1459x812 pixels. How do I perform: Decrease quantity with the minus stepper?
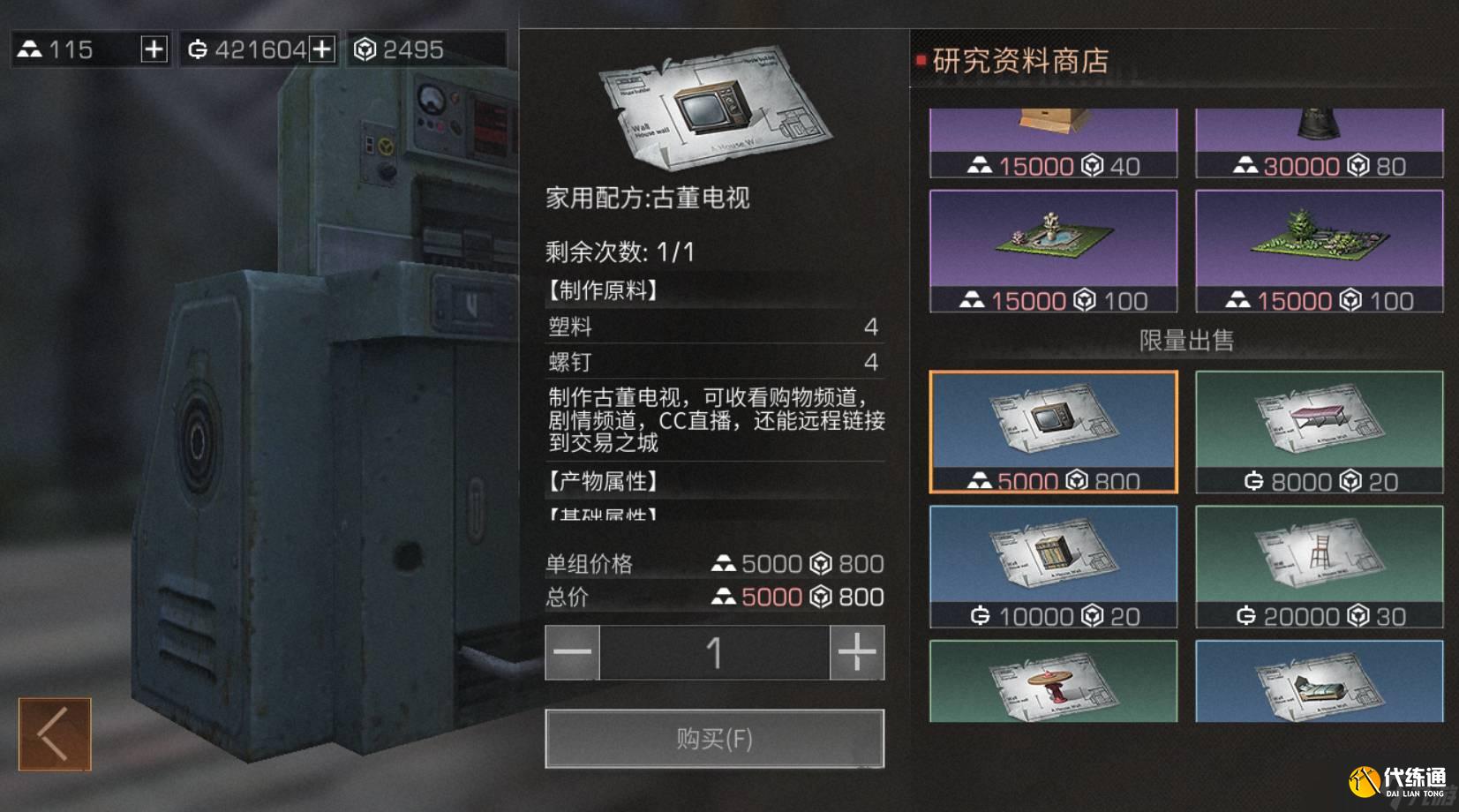pyautogui.click(x=570, y=653)
